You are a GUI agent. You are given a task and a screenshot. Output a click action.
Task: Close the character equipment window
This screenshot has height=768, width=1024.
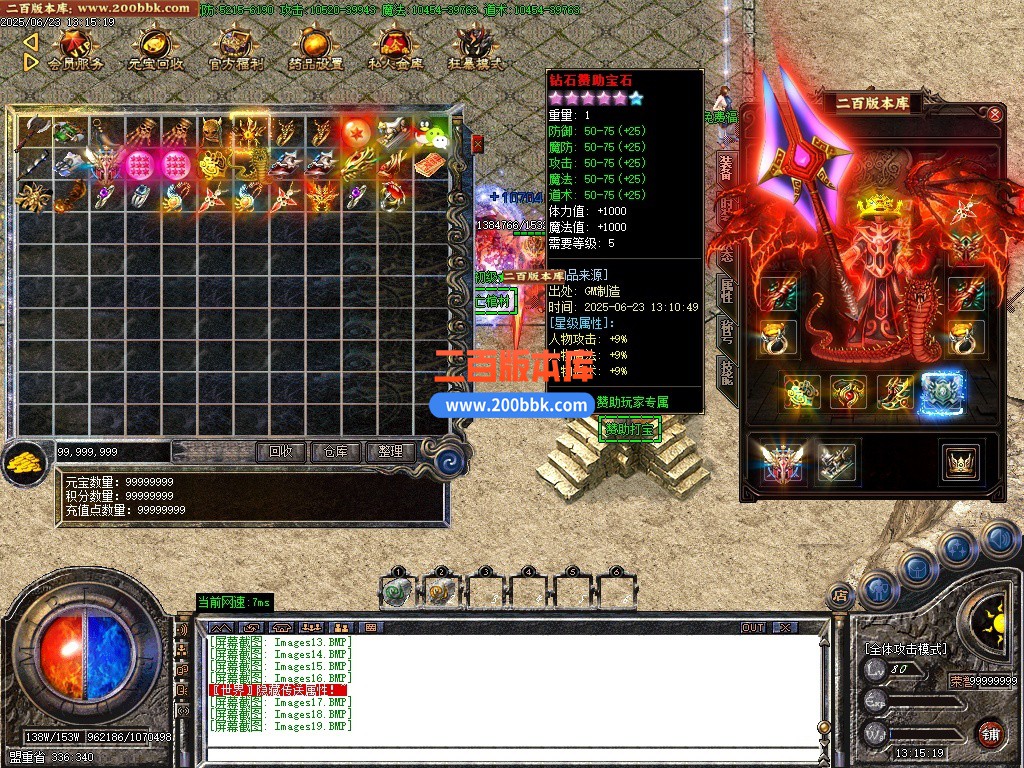pyautogui.click(x=995, y=115)
